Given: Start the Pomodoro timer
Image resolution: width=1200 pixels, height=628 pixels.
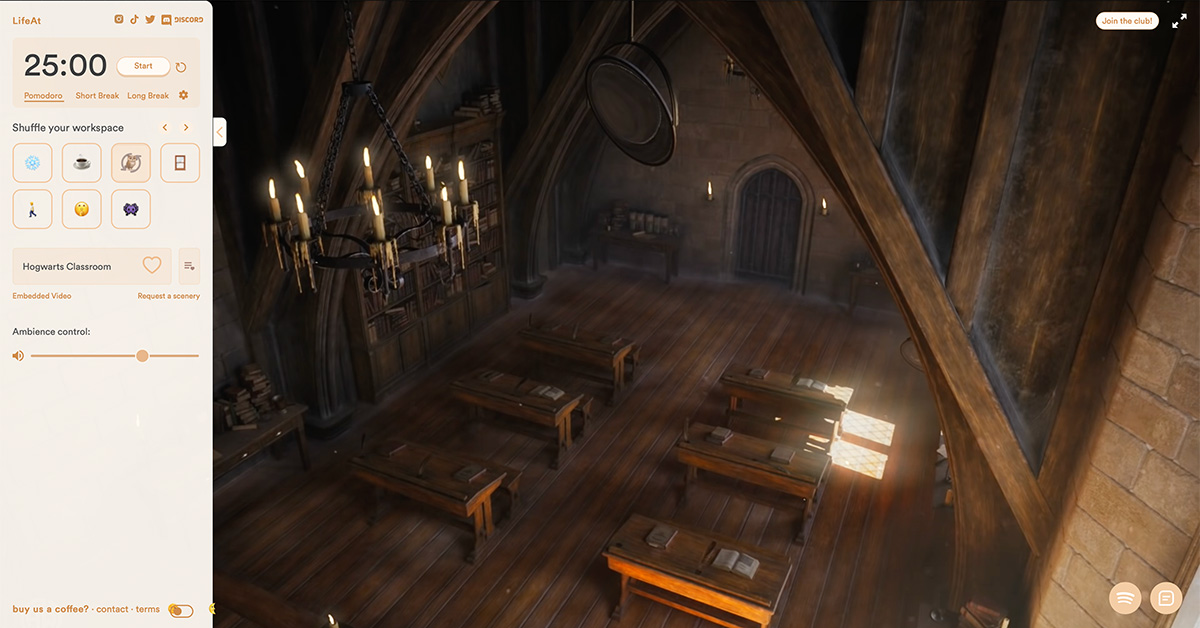Looking at the screenshot, I should coord(143,66).
